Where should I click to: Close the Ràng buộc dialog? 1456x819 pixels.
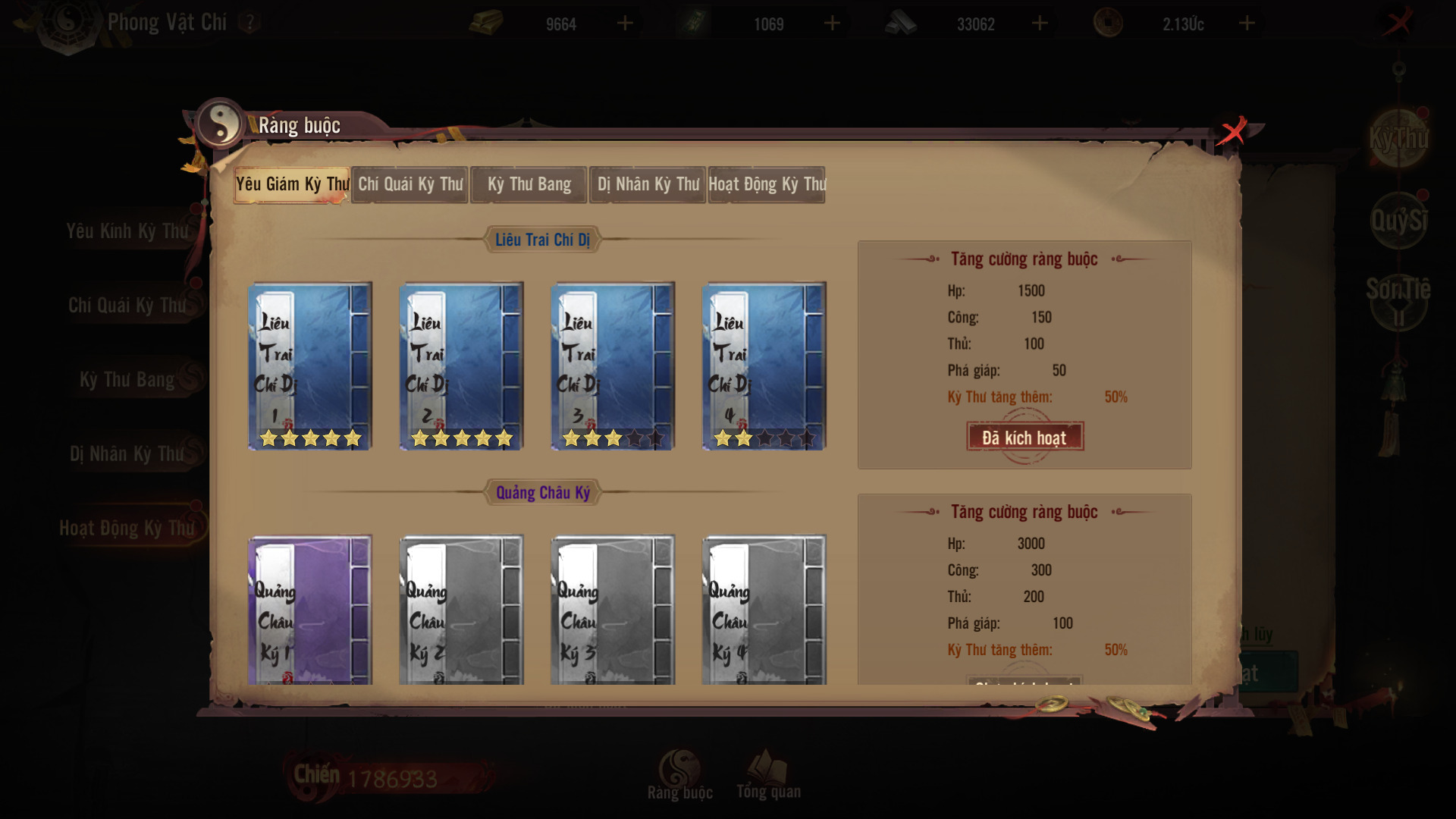click(1232, 131)
